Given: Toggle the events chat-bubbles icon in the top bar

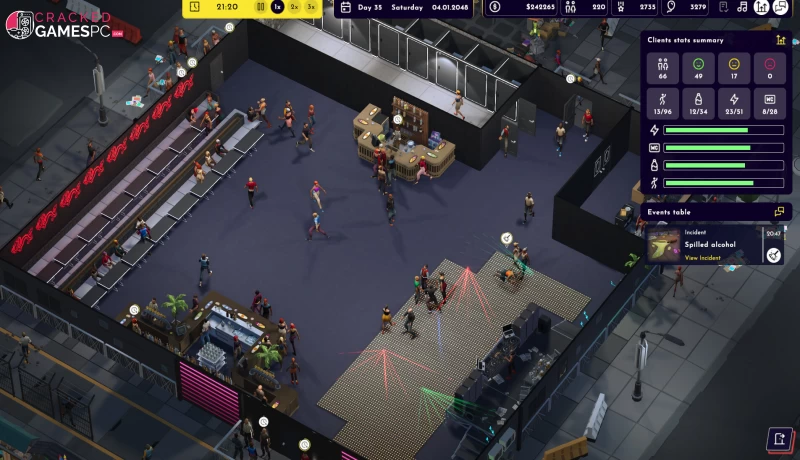Looking at the screenshot, I should point(781,7).
